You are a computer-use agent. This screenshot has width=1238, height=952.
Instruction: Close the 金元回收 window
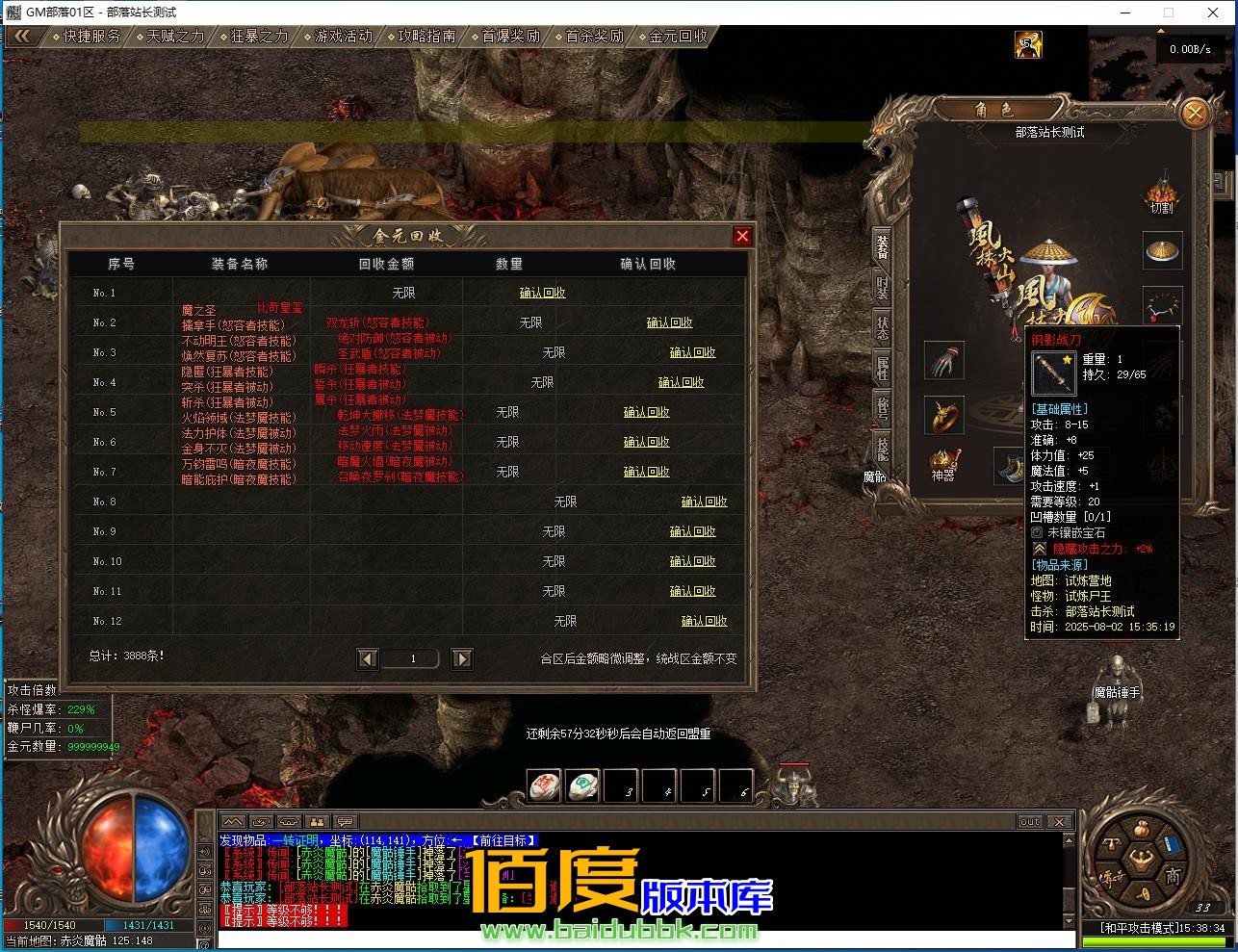tap(742, 236)
